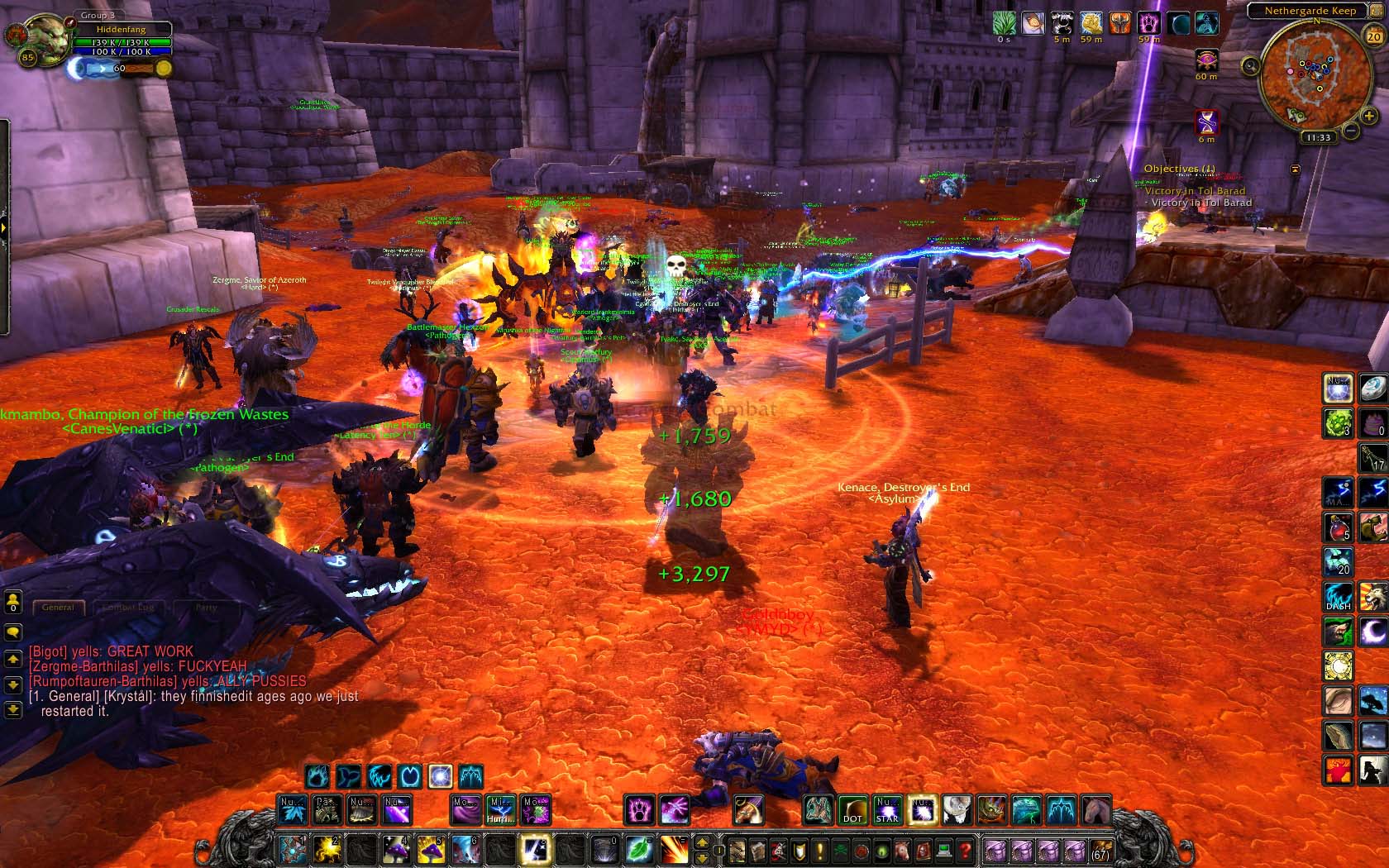Open the General chat tab
This screenshot has width=1389, height=868.
click(58, 607)
